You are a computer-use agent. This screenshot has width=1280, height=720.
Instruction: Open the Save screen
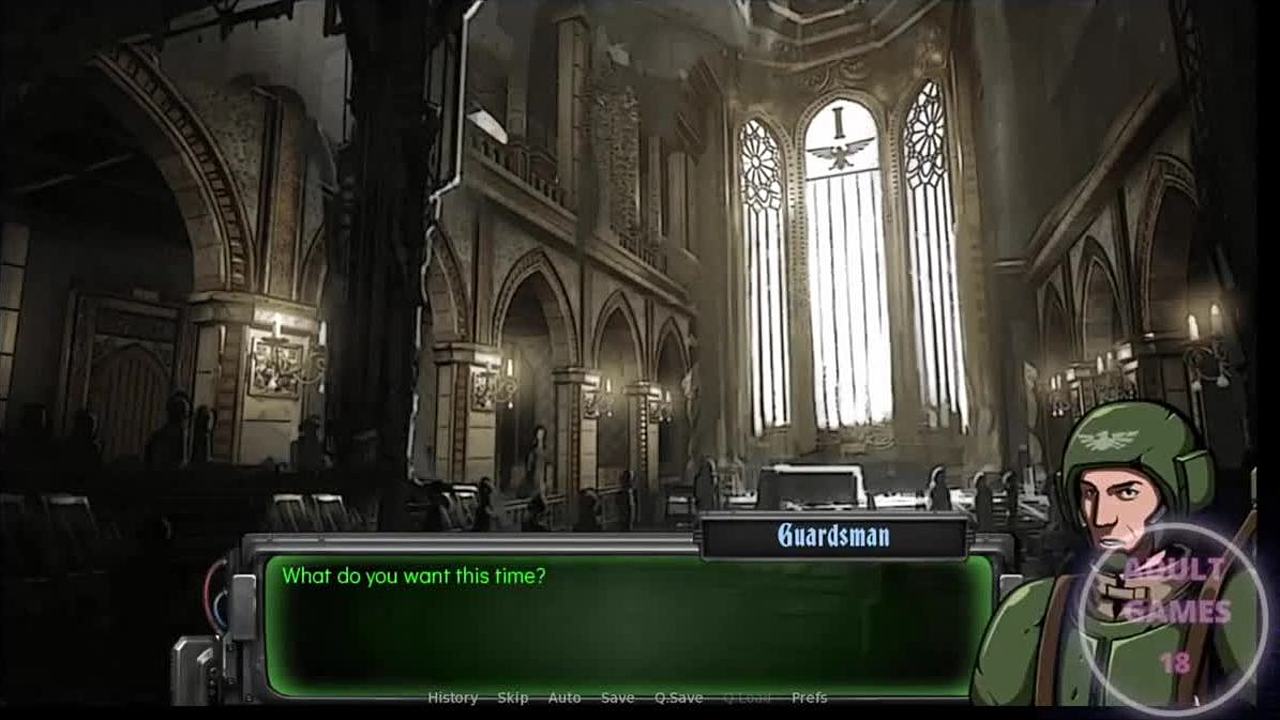(x=617, y=698)
